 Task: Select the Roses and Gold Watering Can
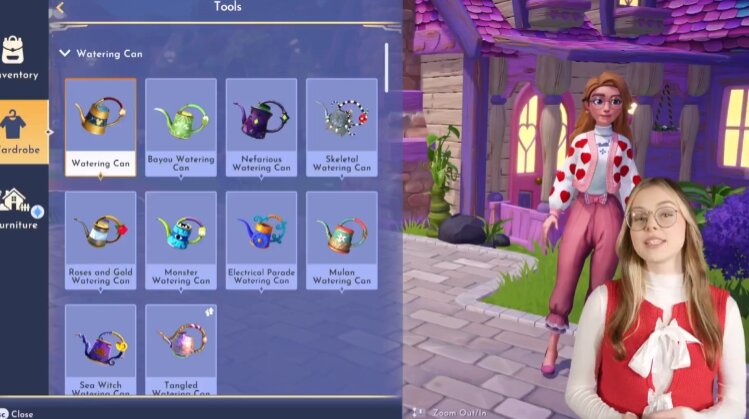[101, 240]
